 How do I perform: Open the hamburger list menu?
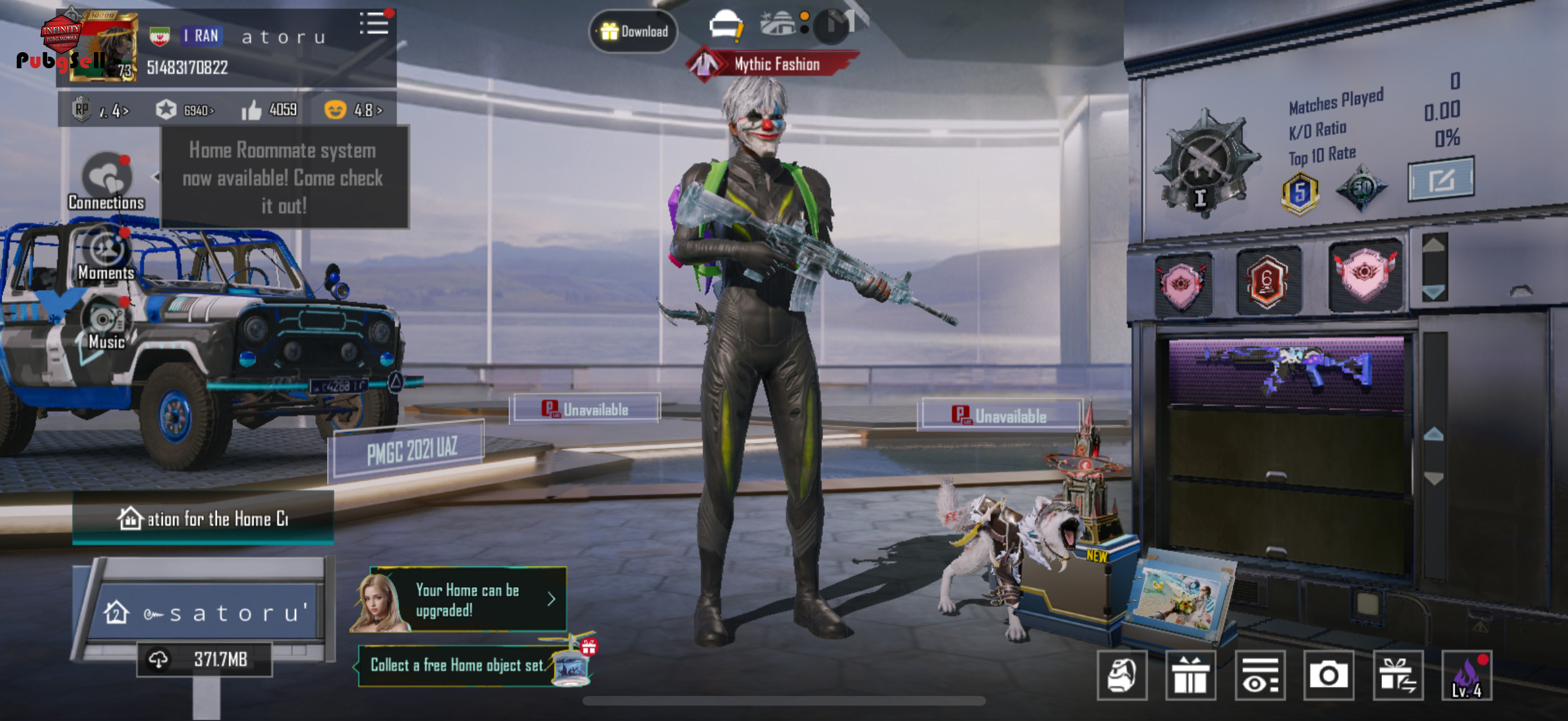click(374, 24)
